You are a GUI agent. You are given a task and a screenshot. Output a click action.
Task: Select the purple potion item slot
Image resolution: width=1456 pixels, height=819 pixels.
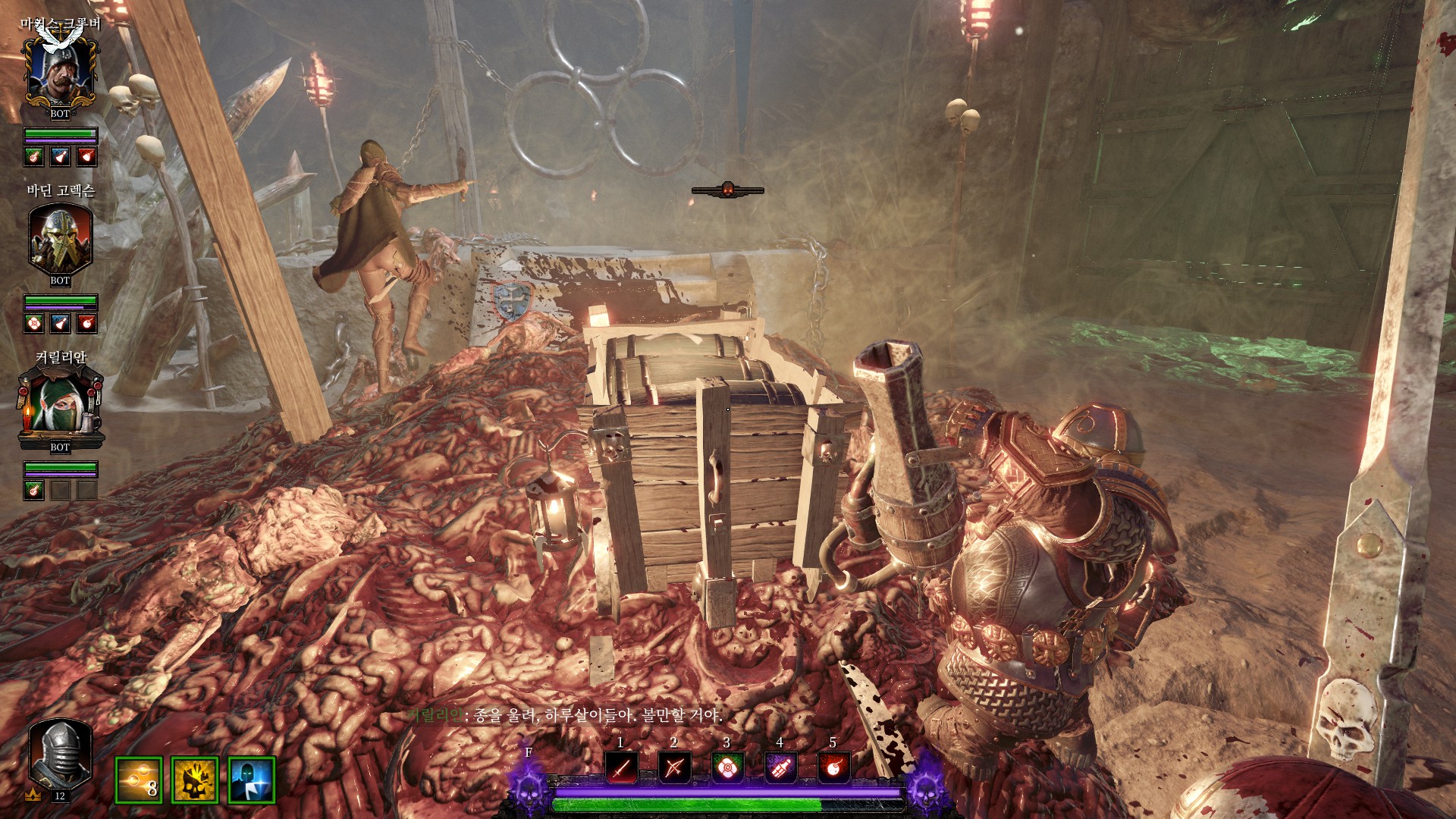780,768
